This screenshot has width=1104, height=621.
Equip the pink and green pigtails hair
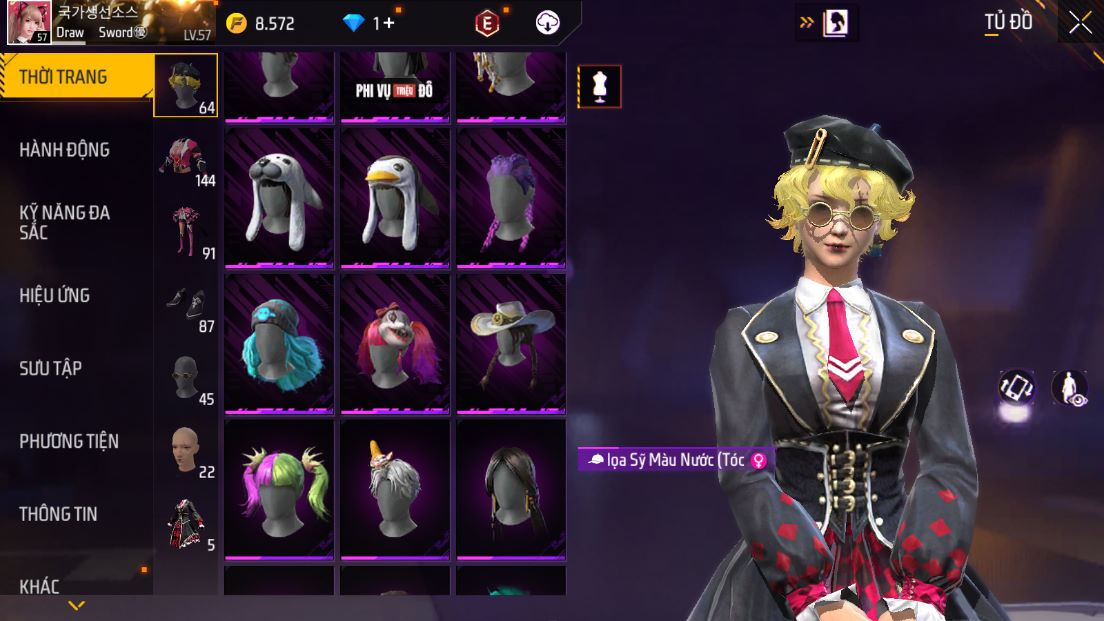tap(280, 490)
